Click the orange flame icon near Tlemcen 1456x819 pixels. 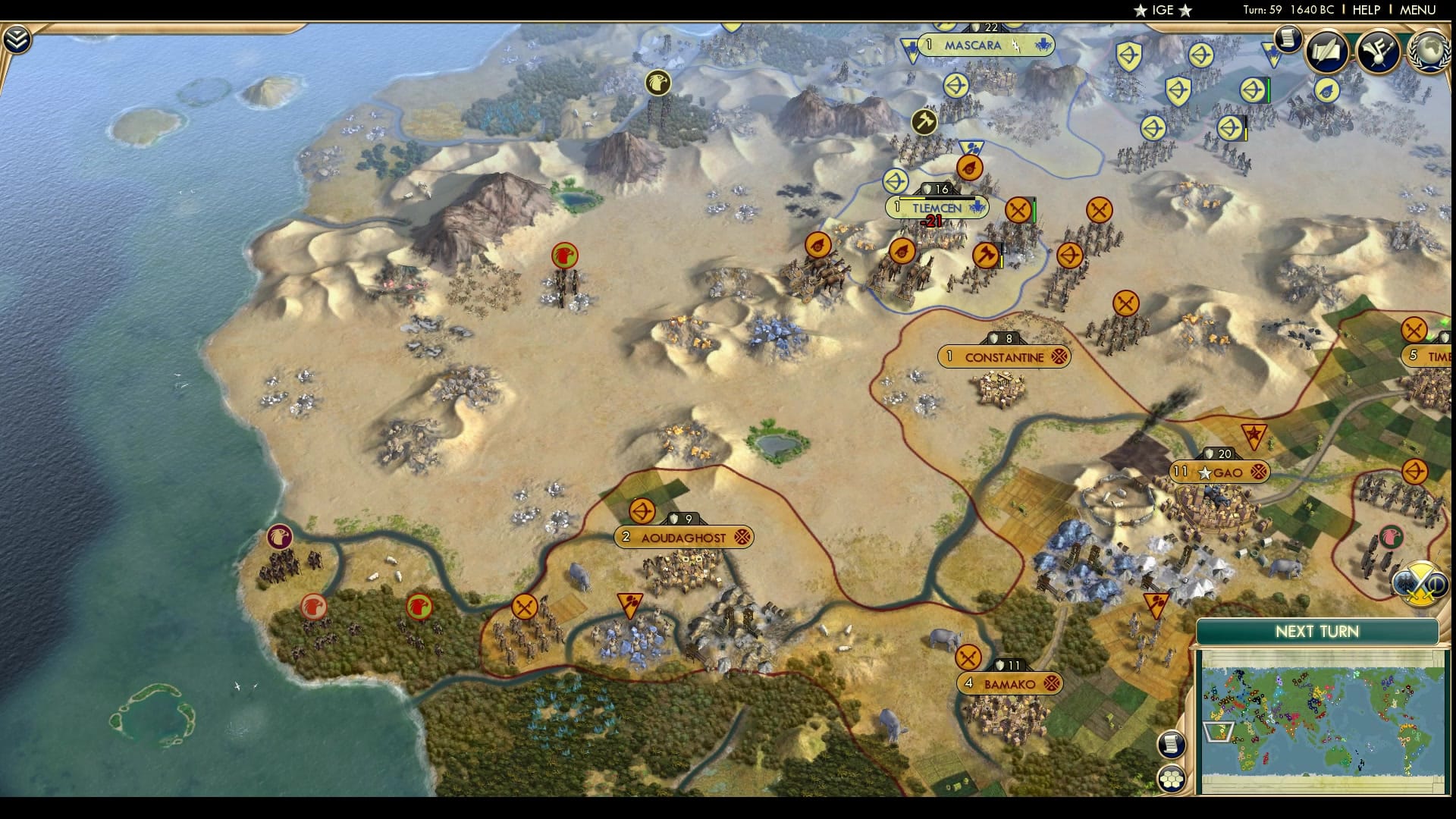click(968, 168)
